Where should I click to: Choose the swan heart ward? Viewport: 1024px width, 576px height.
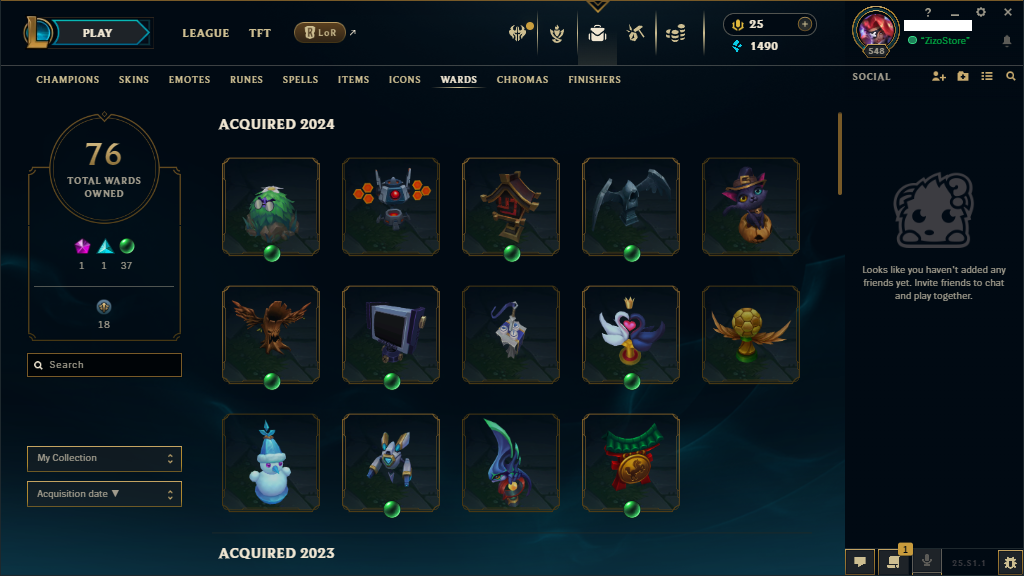(x=631, y=334)
